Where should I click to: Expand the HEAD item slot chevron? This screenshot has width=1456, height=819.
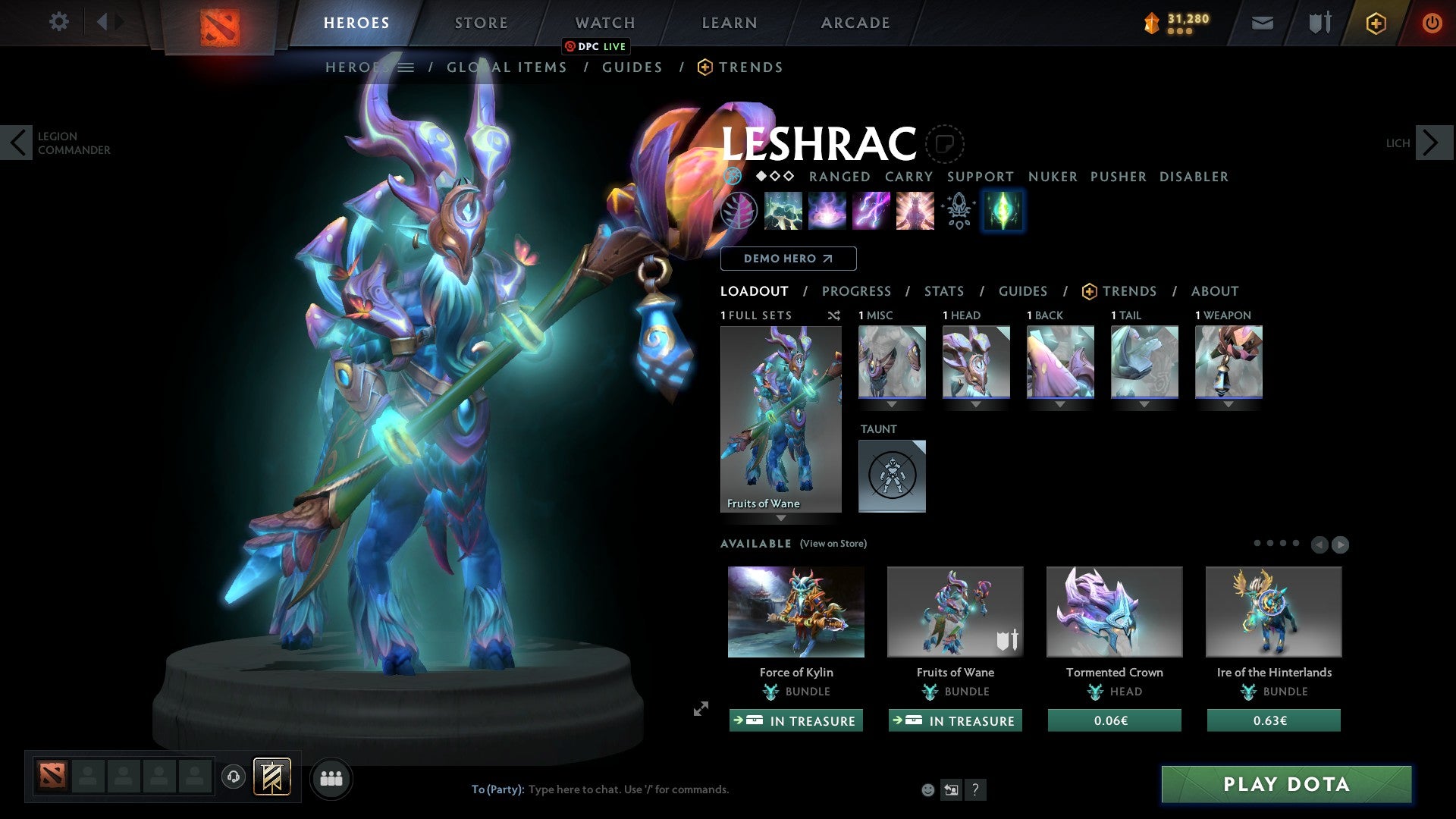[x=976, y=404]
